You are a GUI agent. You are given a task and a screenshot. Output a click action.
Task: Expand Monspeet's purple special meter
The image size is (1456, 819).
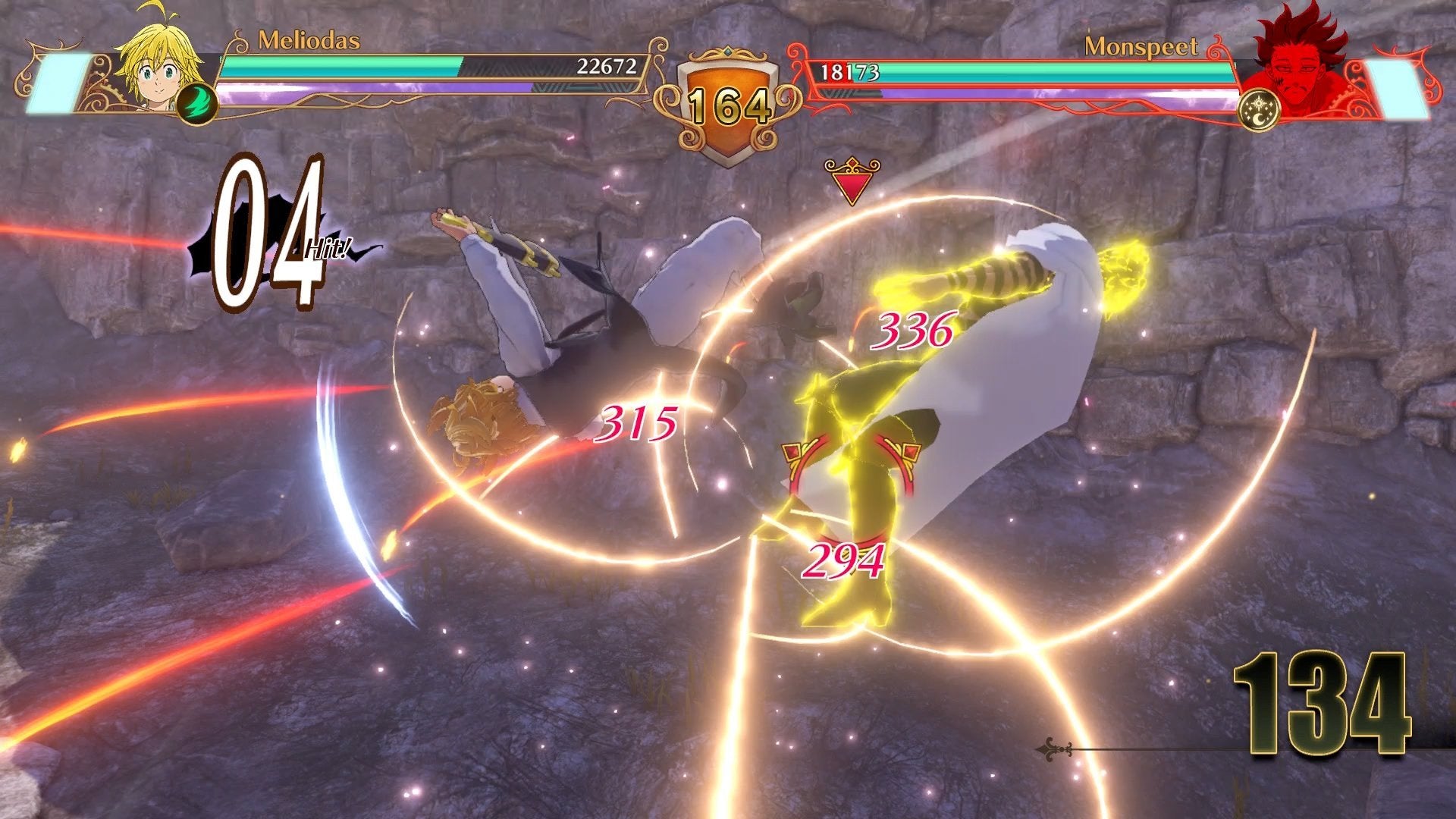coord(1062,97)
